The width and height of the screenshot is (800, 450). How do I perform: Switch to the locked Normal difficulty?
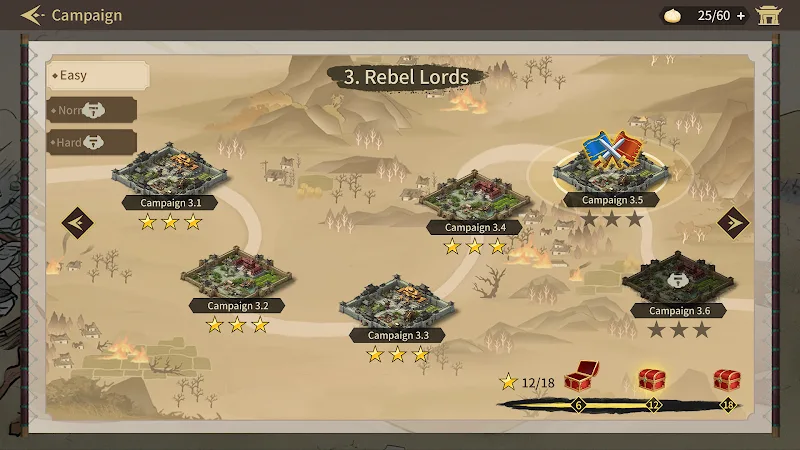pyautogui.click(x=91, y=109)
